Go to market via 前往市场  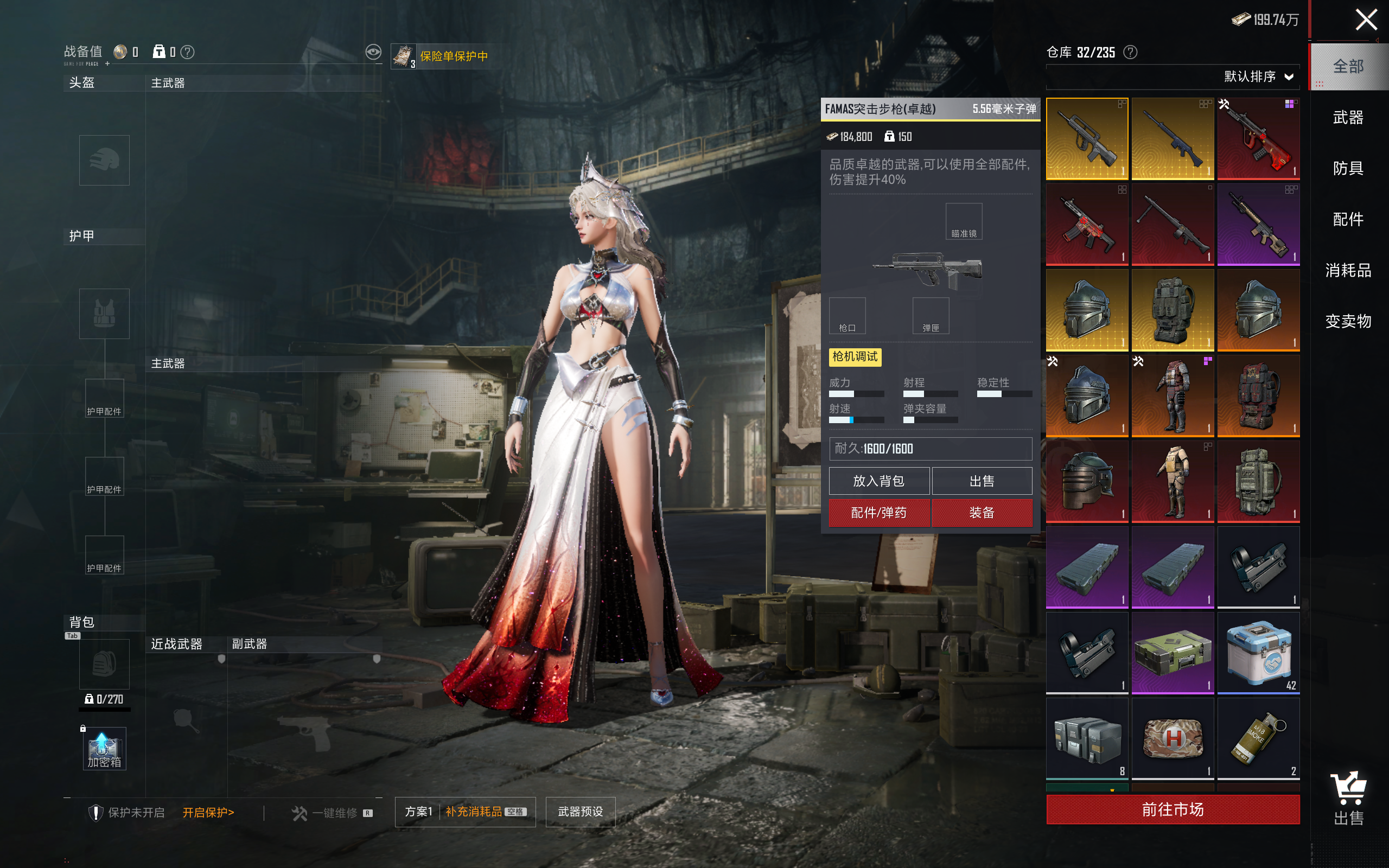(x=1172, y=809)
